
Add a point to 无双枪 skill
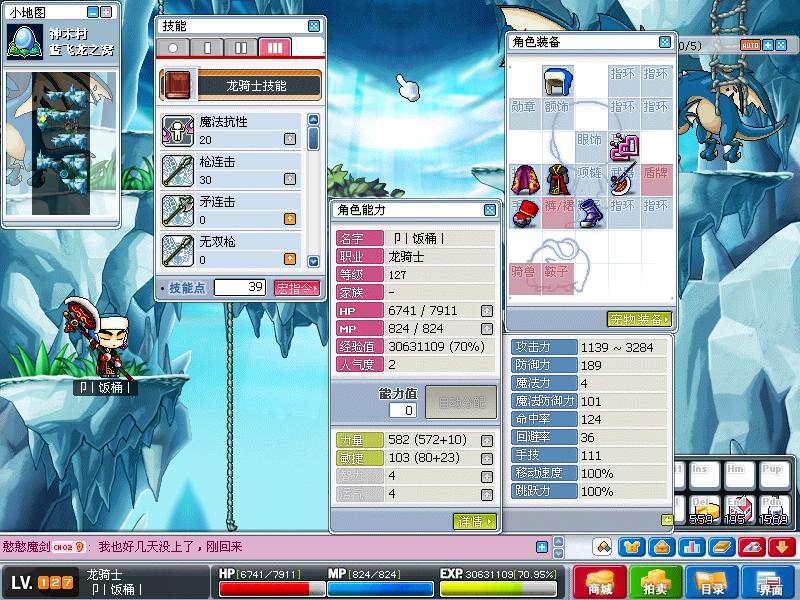[x=290, y=259]
